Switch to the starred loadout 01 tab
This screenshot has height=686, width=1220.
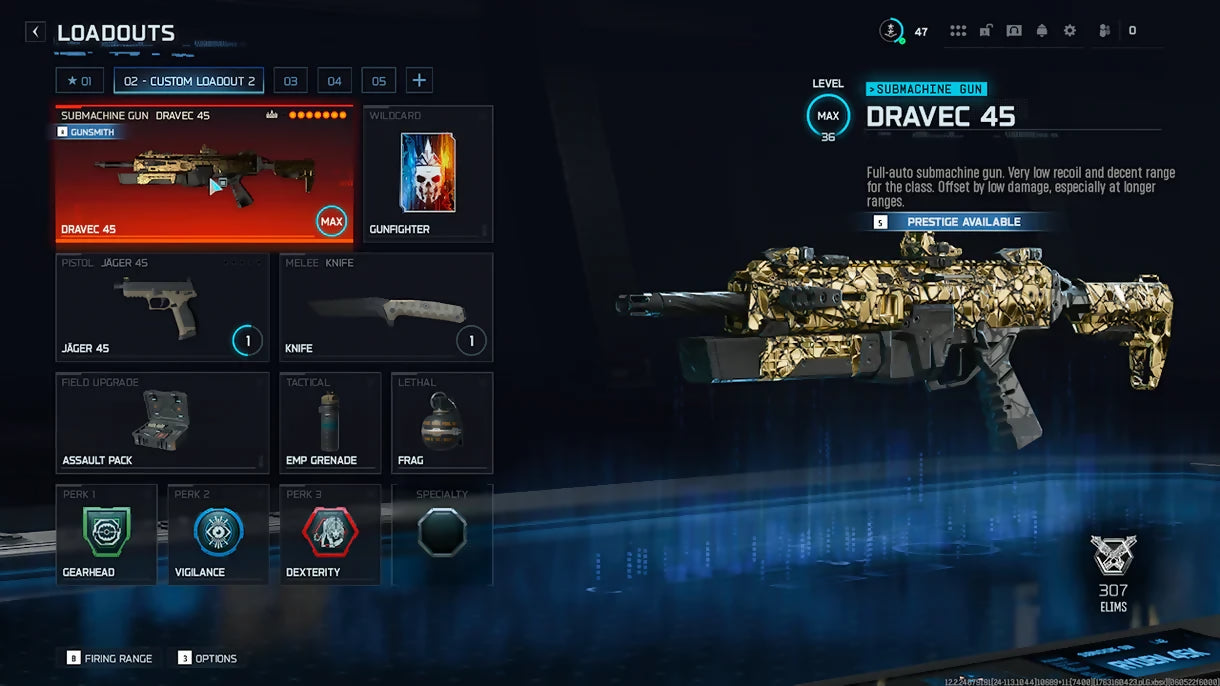pyautogui.click(x=80, y=81)
